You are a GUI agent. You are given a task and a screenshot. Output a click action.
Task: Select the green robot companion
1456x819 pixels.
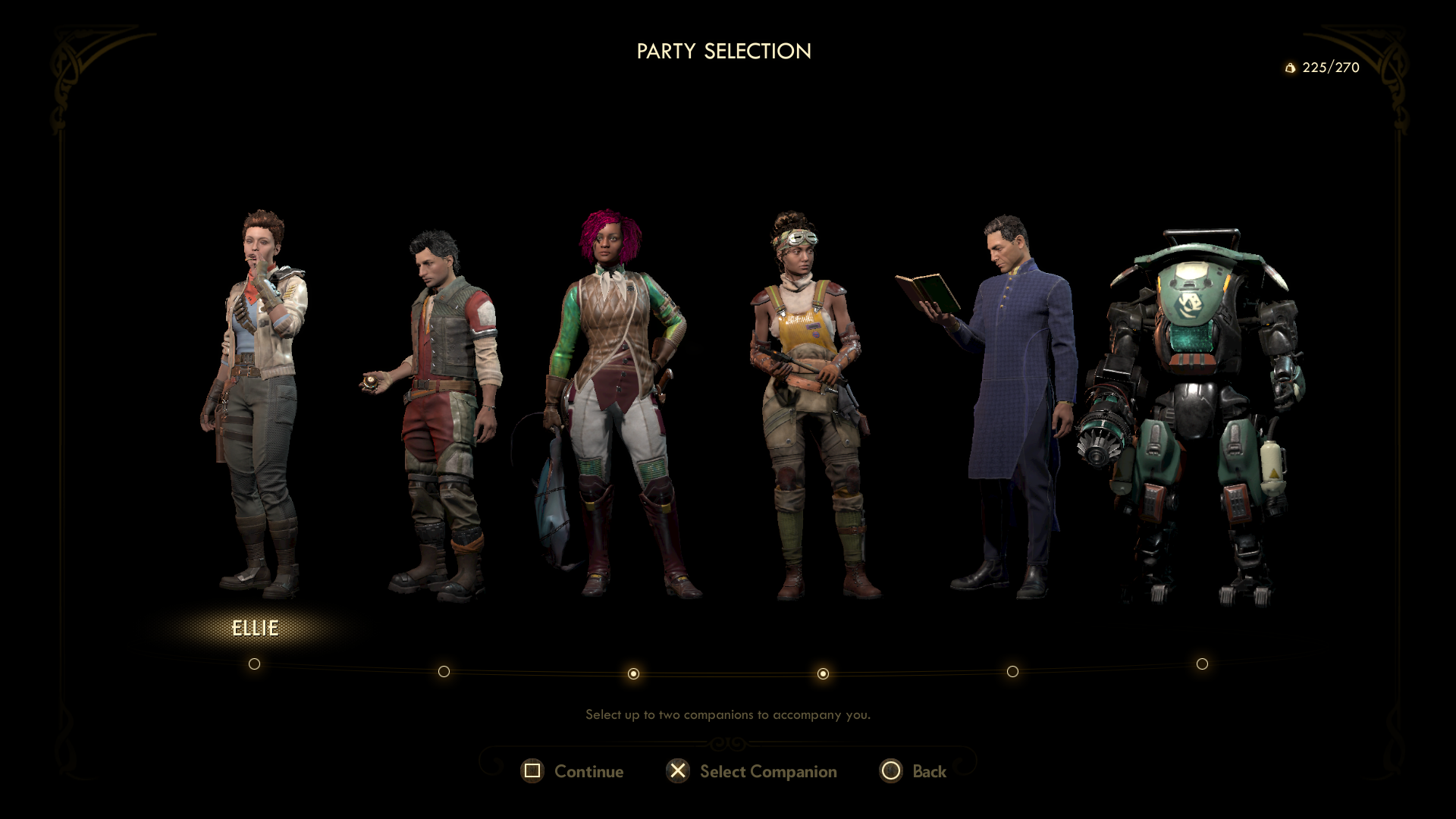[x=1198, y=409]
